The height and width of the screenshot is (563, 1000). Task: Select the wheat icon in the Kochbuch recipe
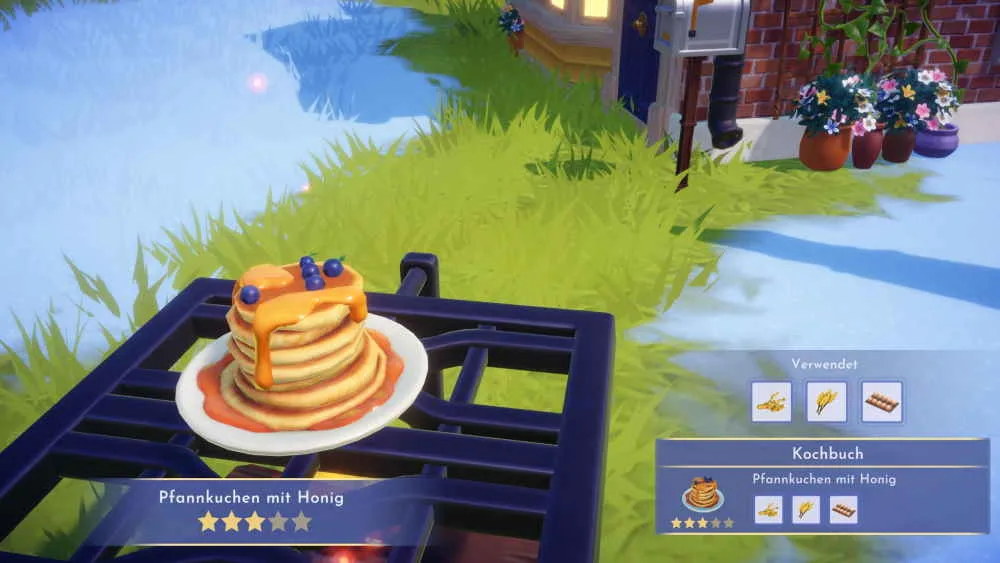coord(806,510)
